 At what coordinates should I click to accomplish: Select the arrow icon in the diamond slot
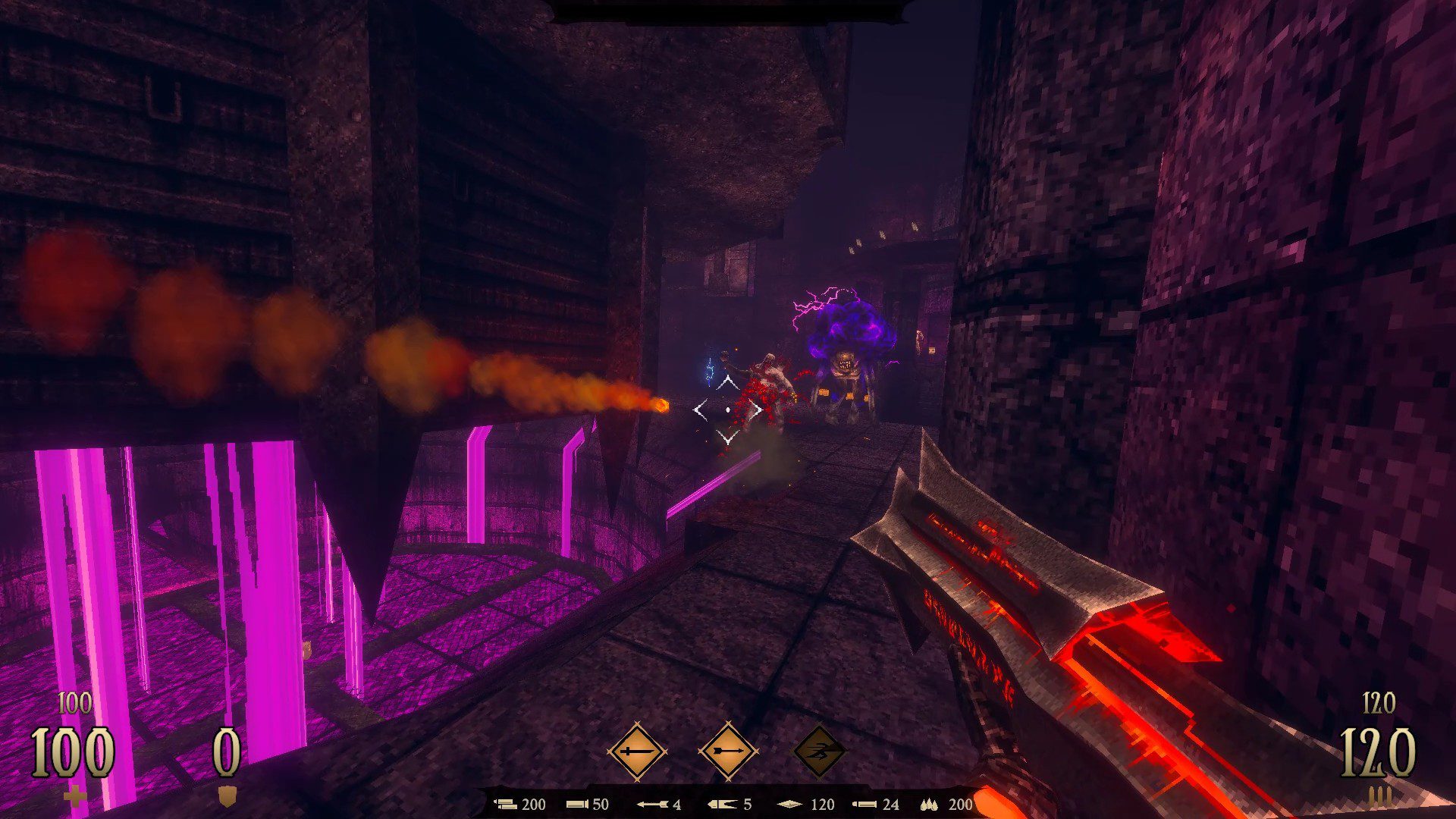[x=728, y=752]
